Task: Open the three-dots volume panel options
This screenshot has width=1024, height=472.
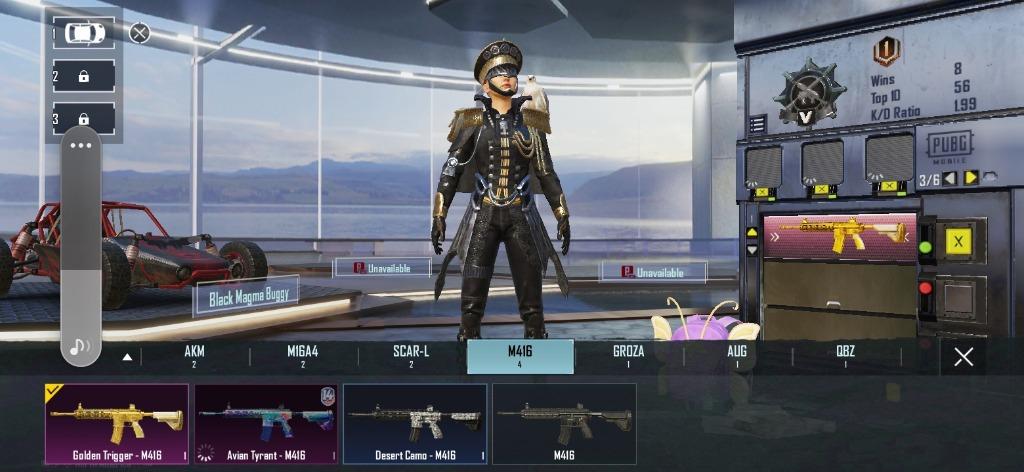Action: click(x=81, y=146)
